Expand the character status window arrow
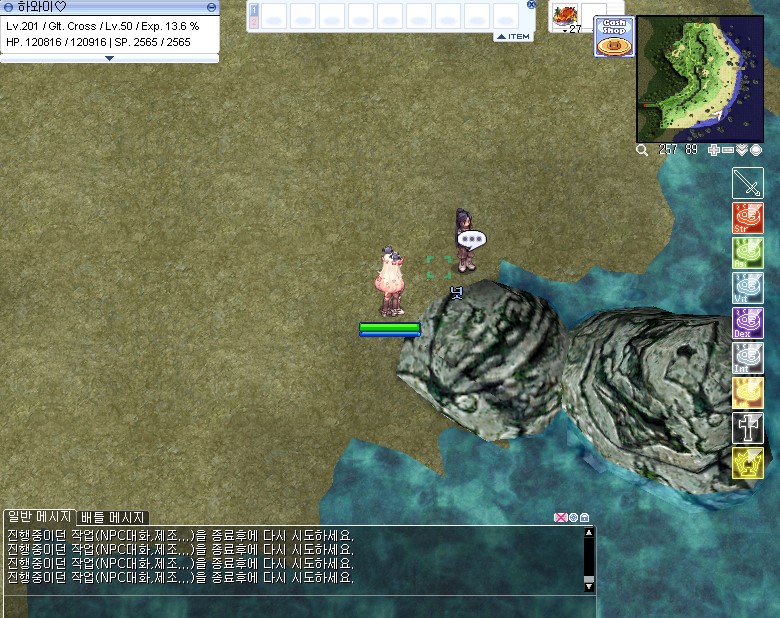Screen dimensions: 780x618 pyautogui.click(x=109, y=58)
